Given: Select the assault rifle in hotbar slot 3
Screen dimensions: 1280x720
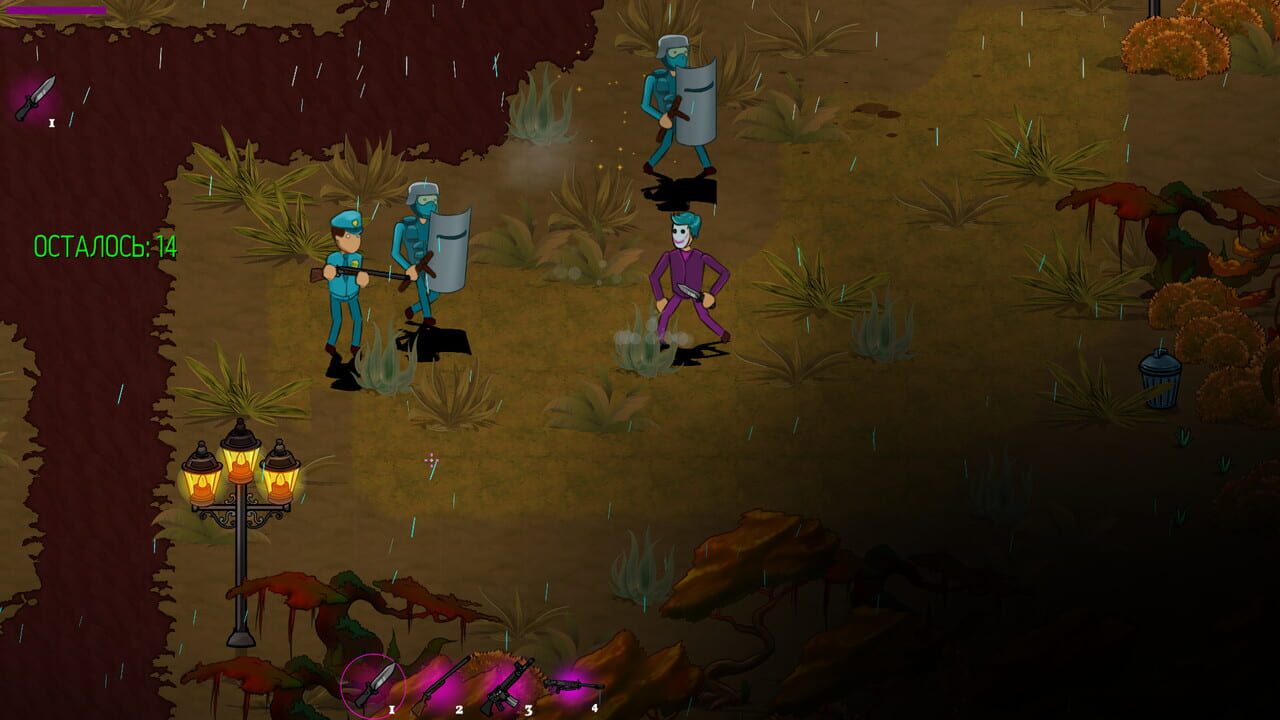Looking at the screenshot, I should click(x=505, y=684).
